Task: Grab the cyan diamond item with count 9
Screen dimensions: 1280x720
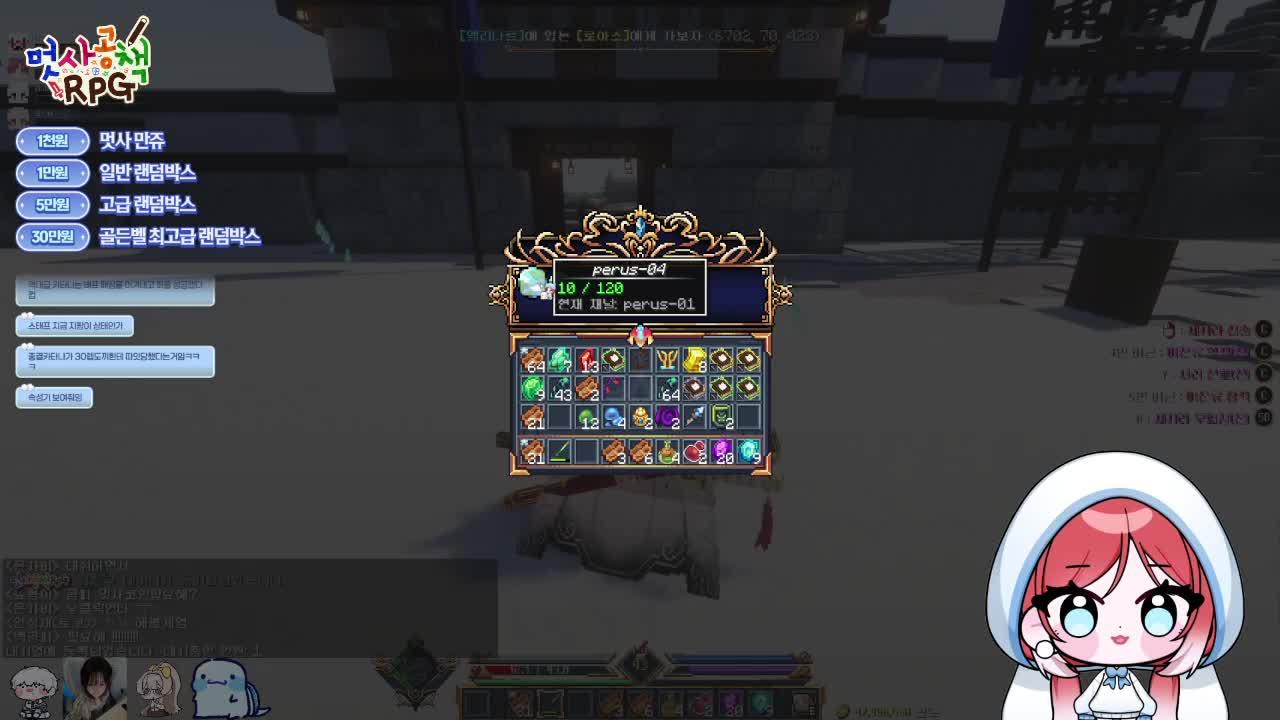Action: tap(749, 450)
